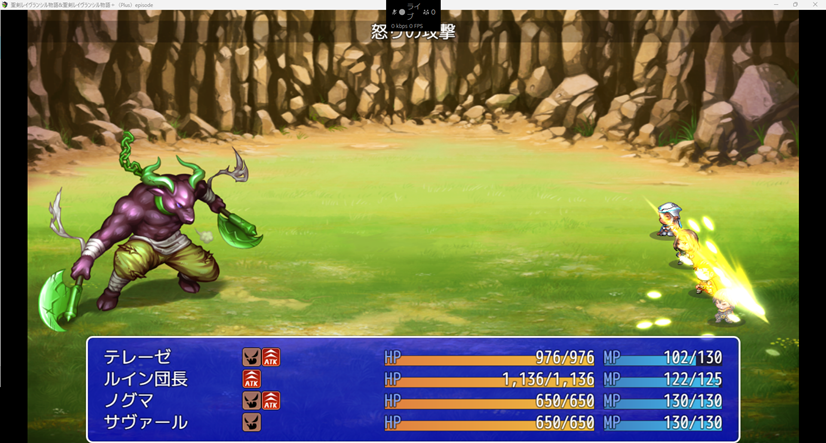Screen dimensions: 826x443
Task: Minimize the game window
Action: click(x=775, y=4)
